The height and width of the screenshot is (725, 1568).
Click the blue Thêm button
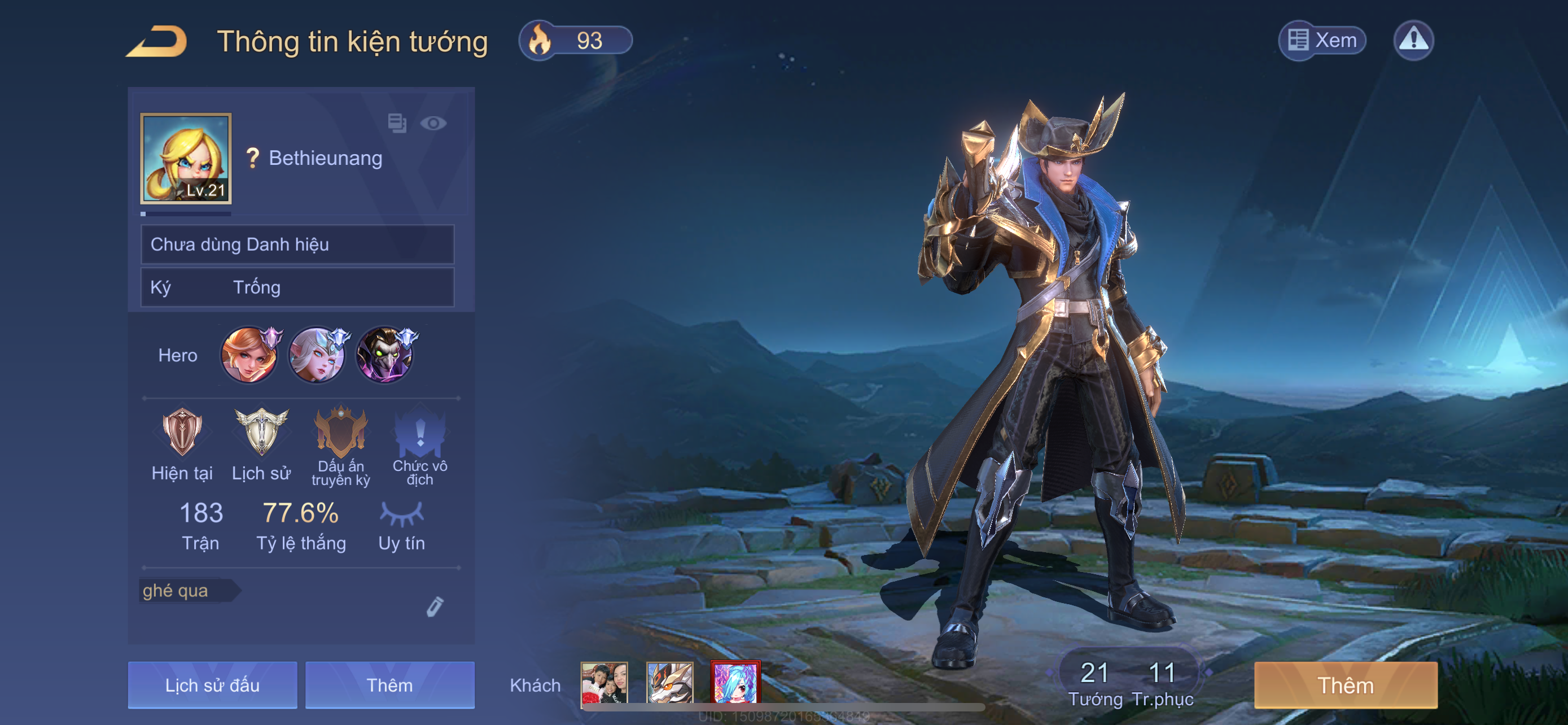point(389,685)
